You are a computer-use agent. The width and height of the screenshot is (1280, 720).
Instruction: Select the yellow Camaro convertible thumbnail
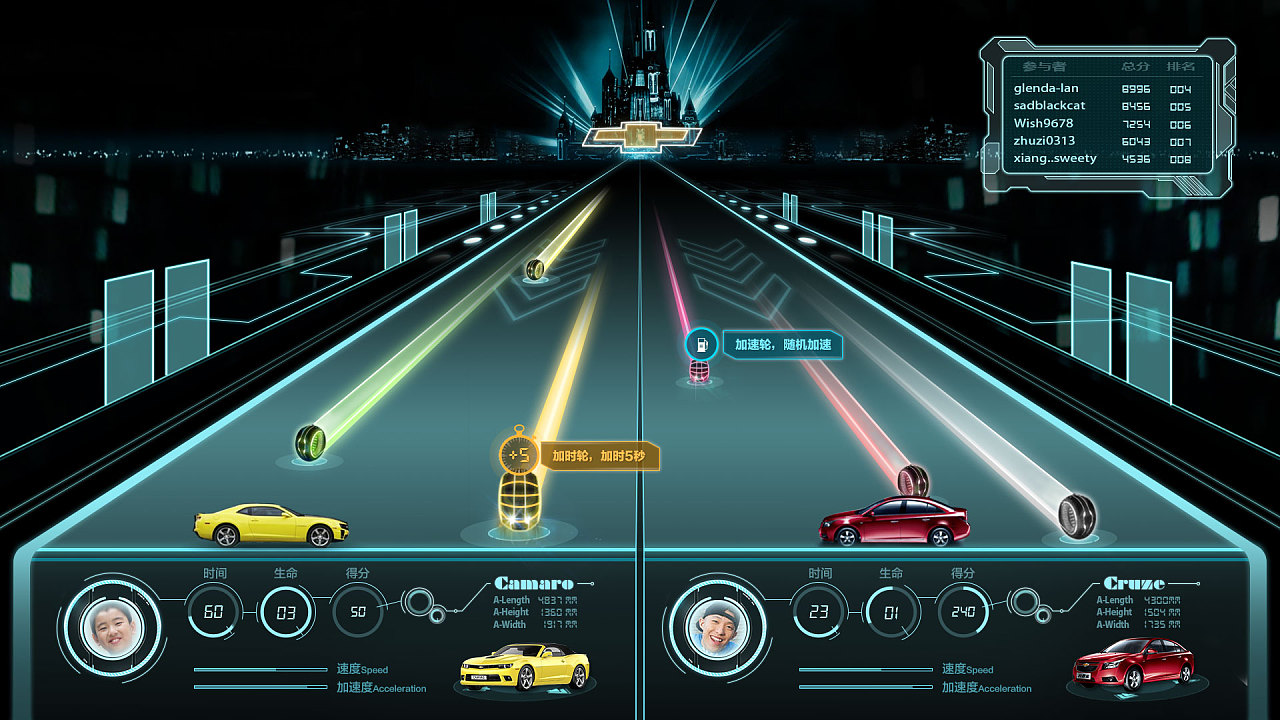click(x=525, y=666)
